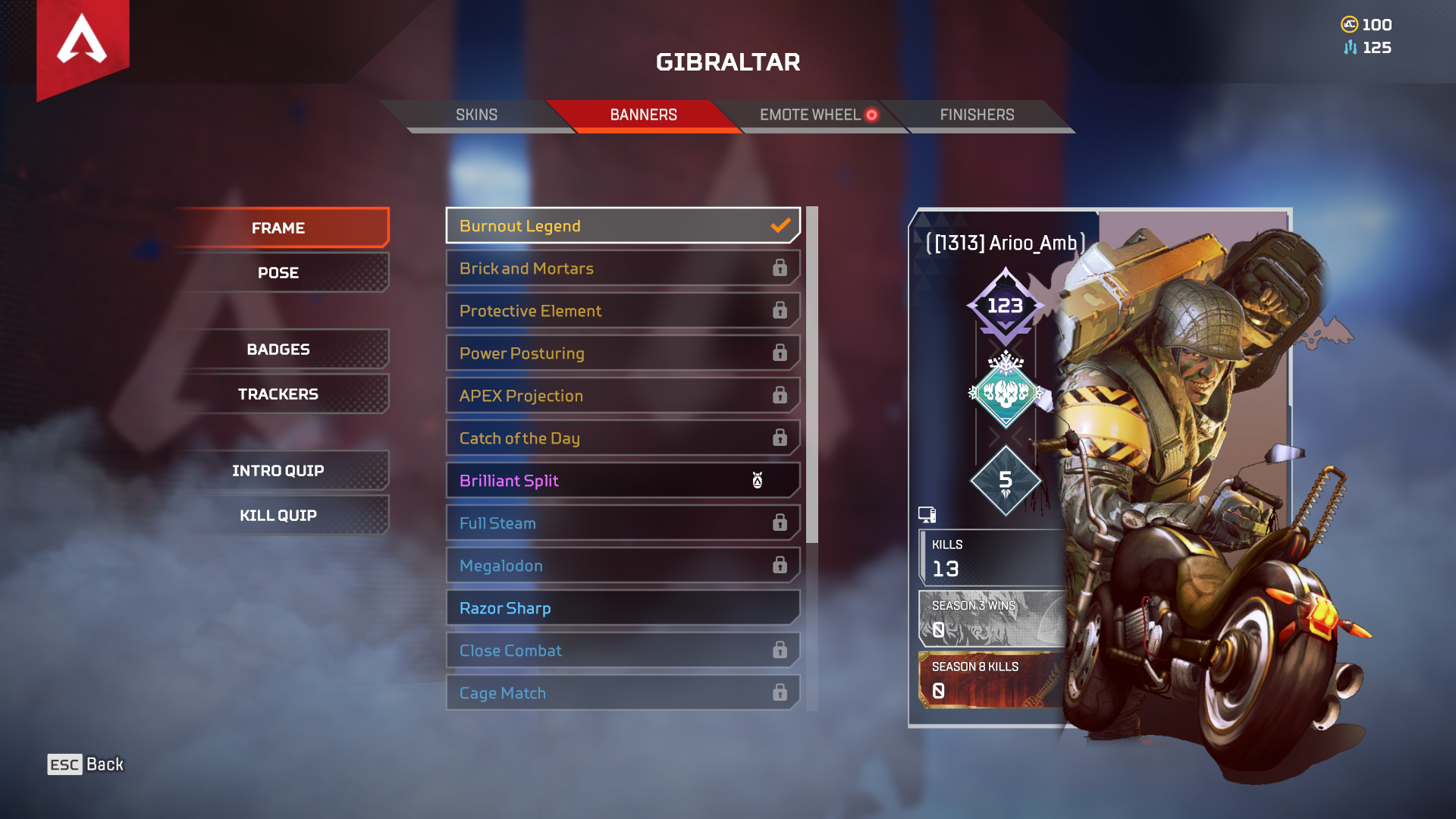Select the Megalodon frame

coord(622,566)
